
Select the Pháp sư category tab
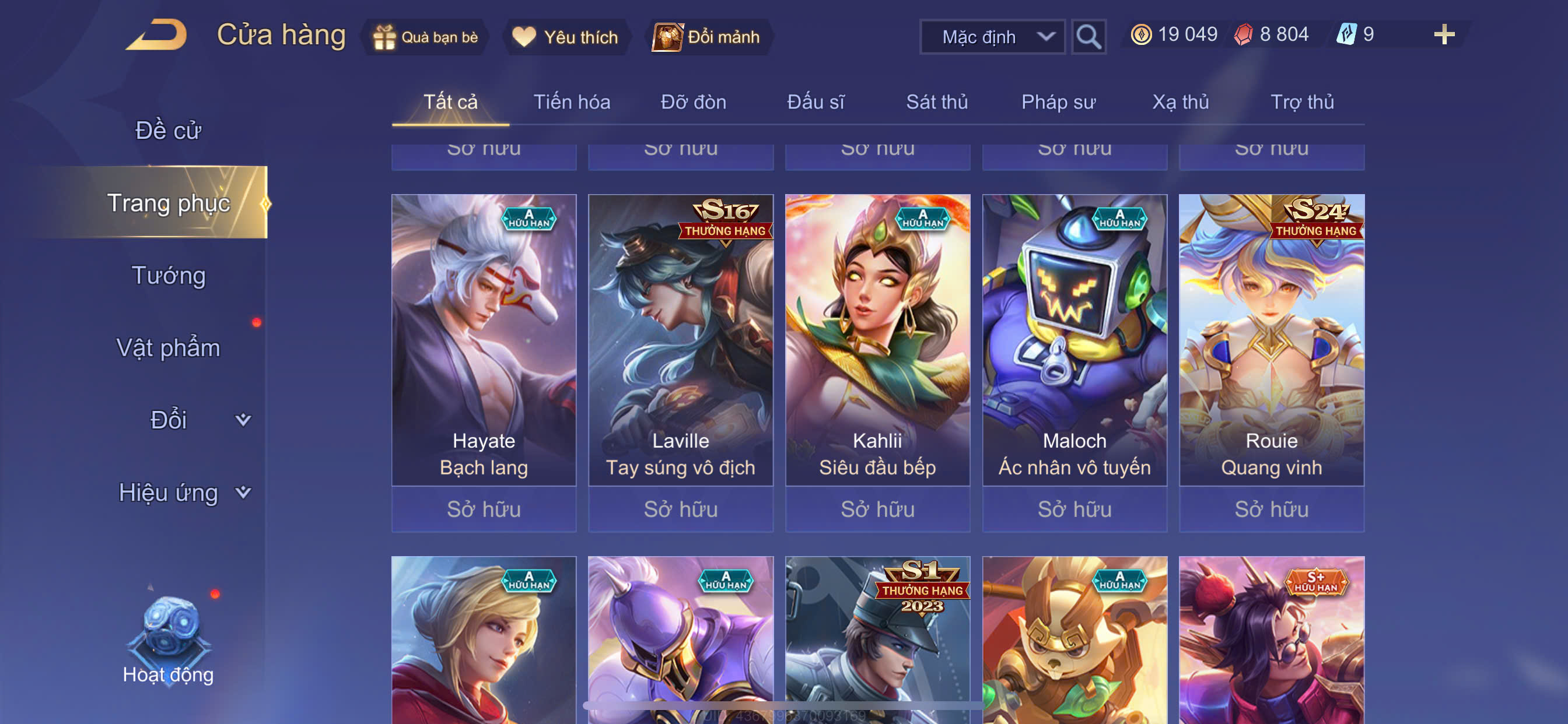(x=1058, y=102)
